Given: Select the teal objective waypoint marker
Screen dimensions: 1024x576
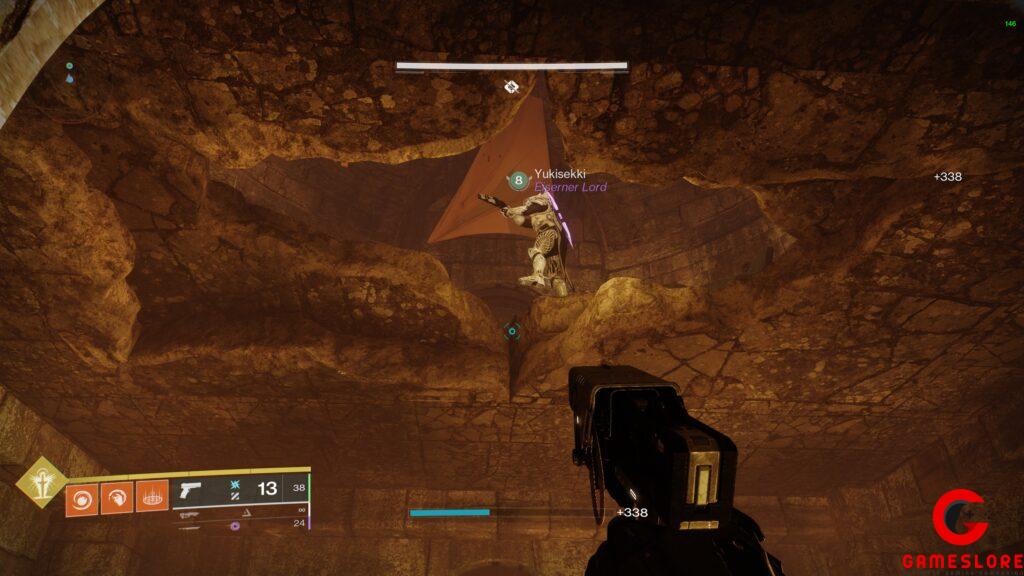Looking at the screenshot, I should pyautogui.click(x=512, y=331).
